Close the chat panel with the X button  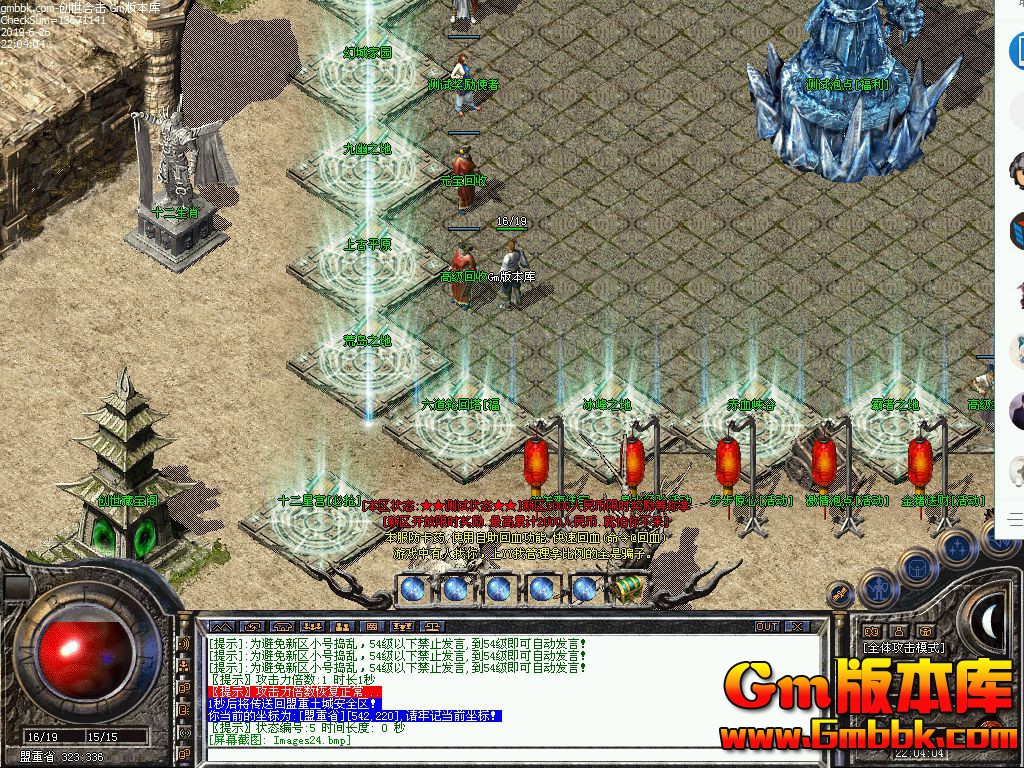[x=796, y=626]
